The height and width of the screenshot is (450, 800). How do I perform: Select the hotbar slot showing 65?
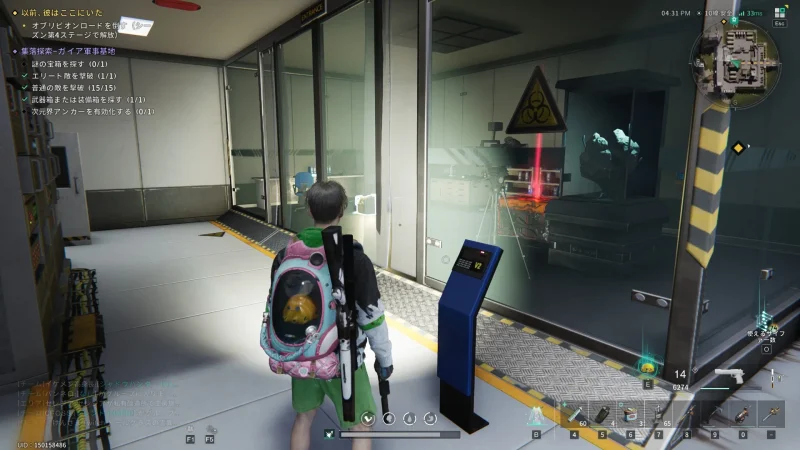click(659, 413)
